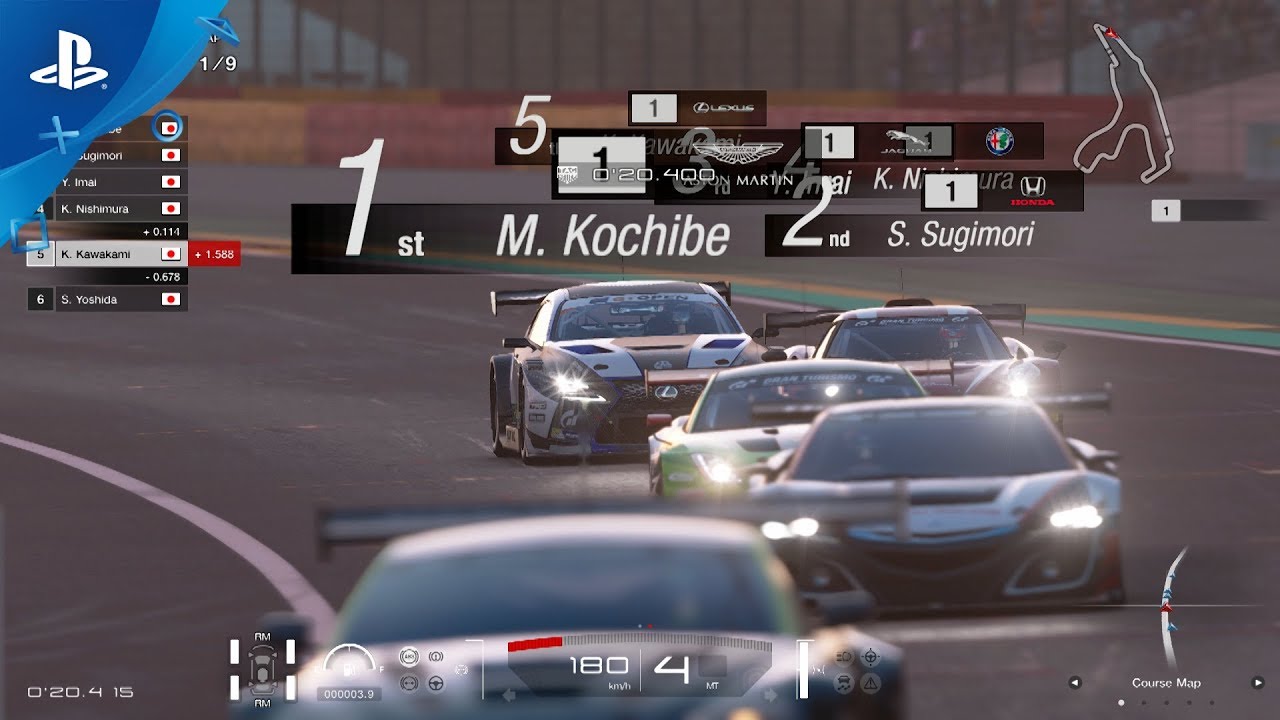Image resolution: width=1280 pixels, height=720 pixels.
Task: Click the tyre wear car diagram
Action: (x=262, y=667)
